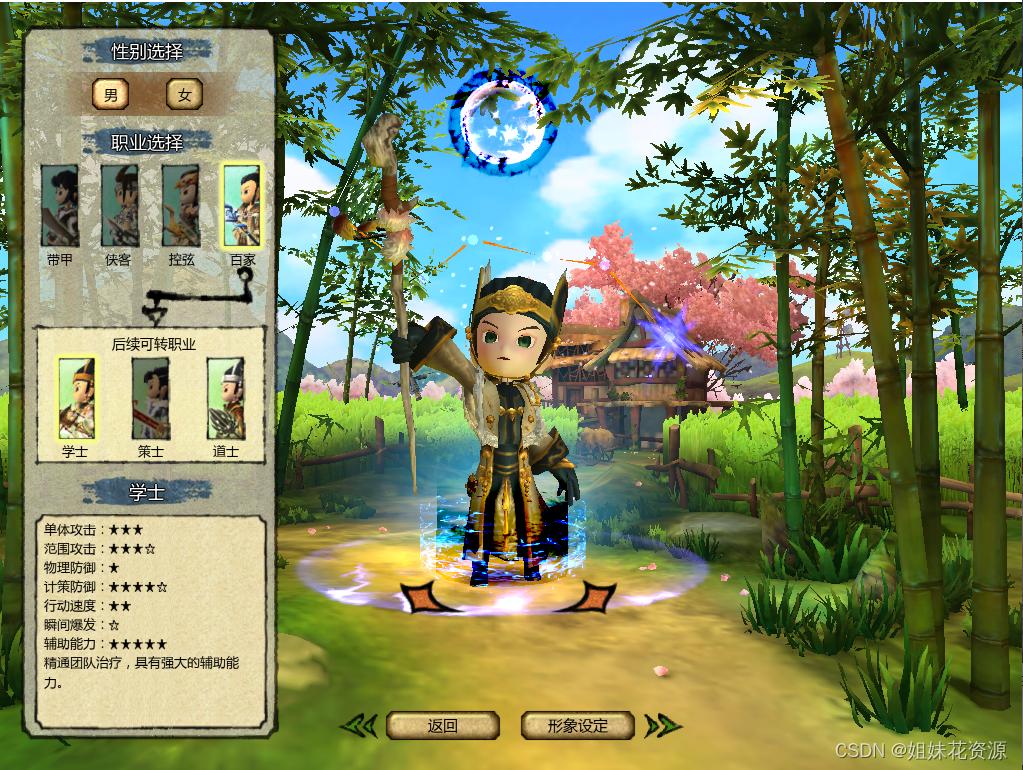Image resolution: width=1023 pixels, height=770 pixels.
Task: Click the highlighted 百家 class portrait
Action: pyautogui.click(x=242, y=206)
